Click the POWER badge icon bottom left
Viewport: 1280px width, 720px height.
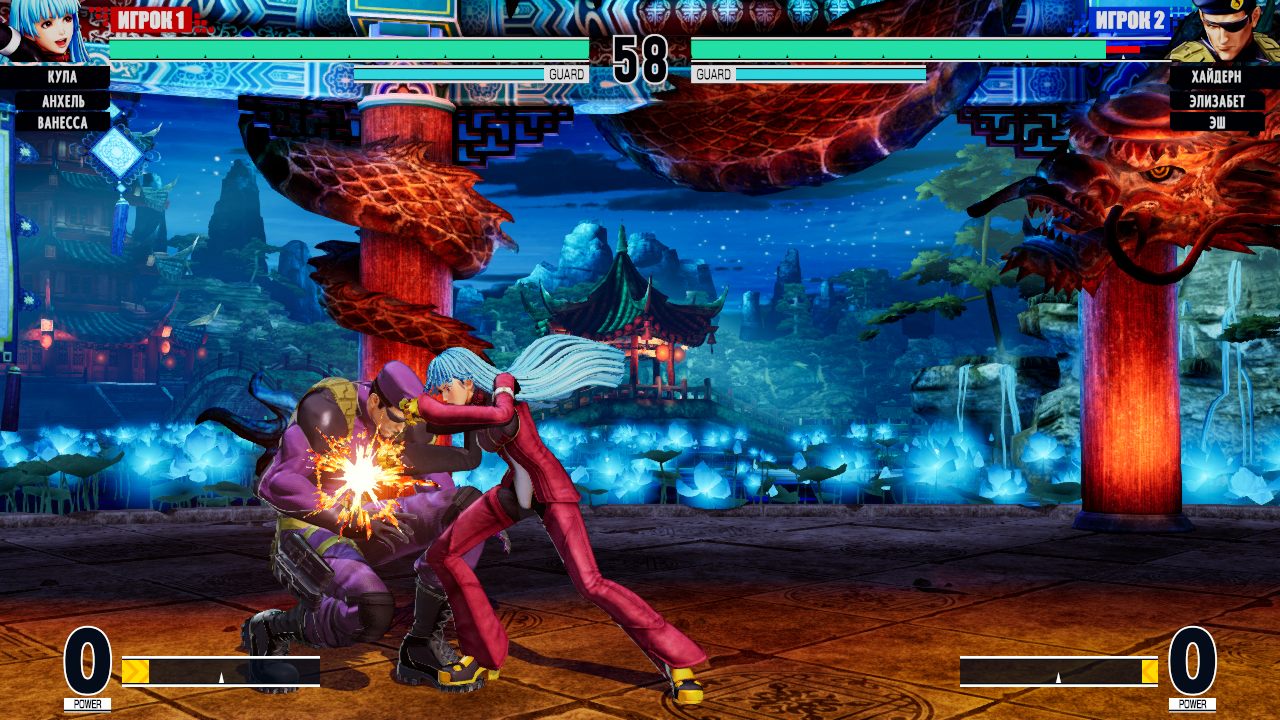pos(88,703)
